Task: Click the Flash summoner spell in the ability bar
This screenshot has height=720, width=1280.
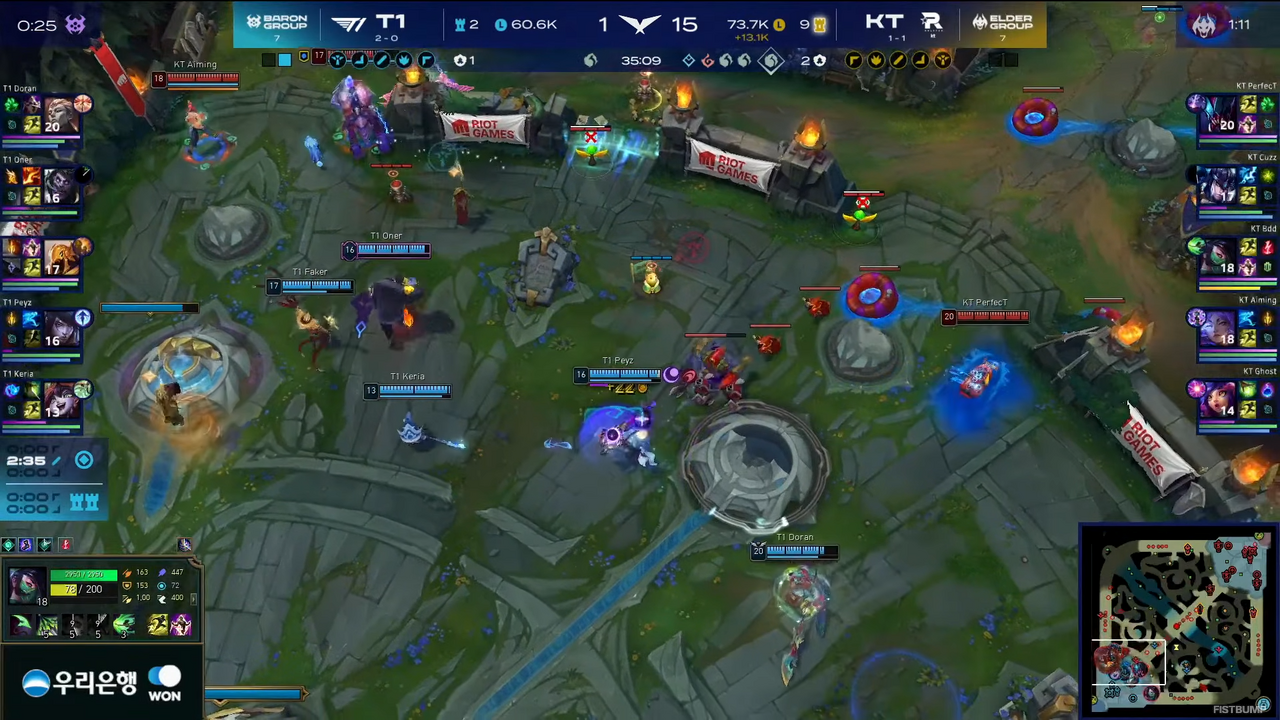Action: point(158,626)
